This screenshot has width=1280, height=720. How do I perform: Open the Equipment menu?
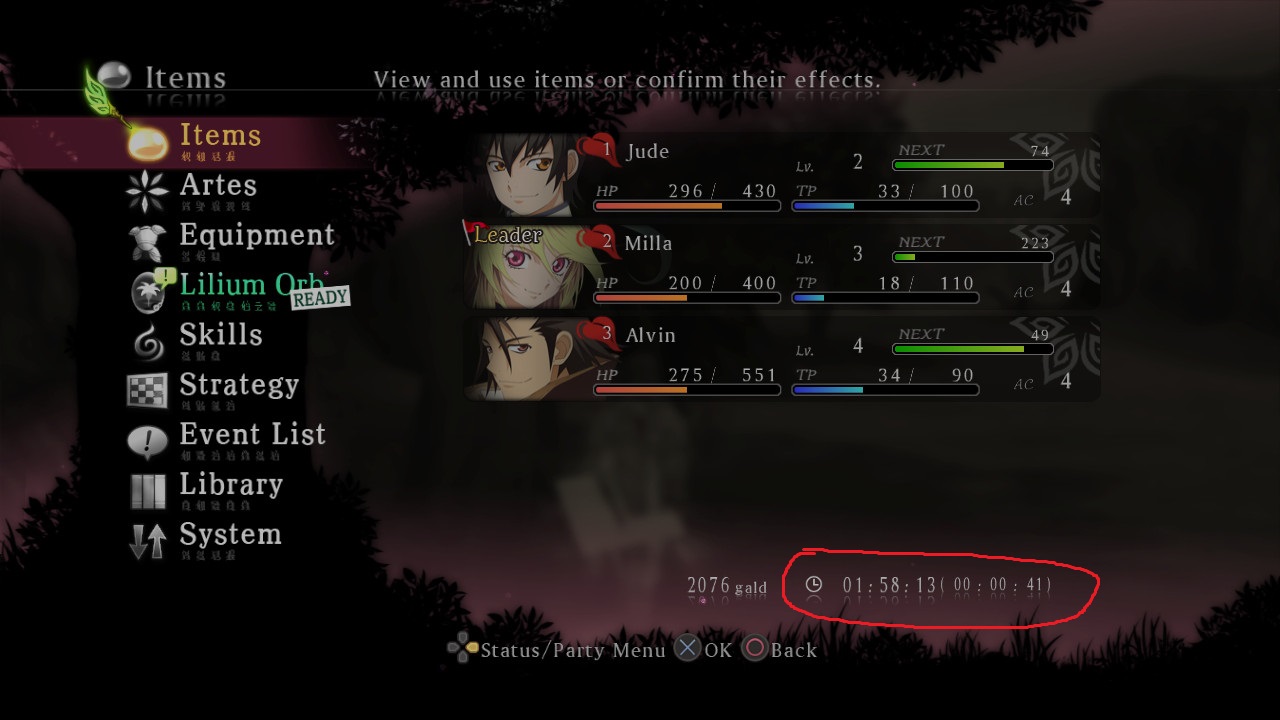pos(256,236)
